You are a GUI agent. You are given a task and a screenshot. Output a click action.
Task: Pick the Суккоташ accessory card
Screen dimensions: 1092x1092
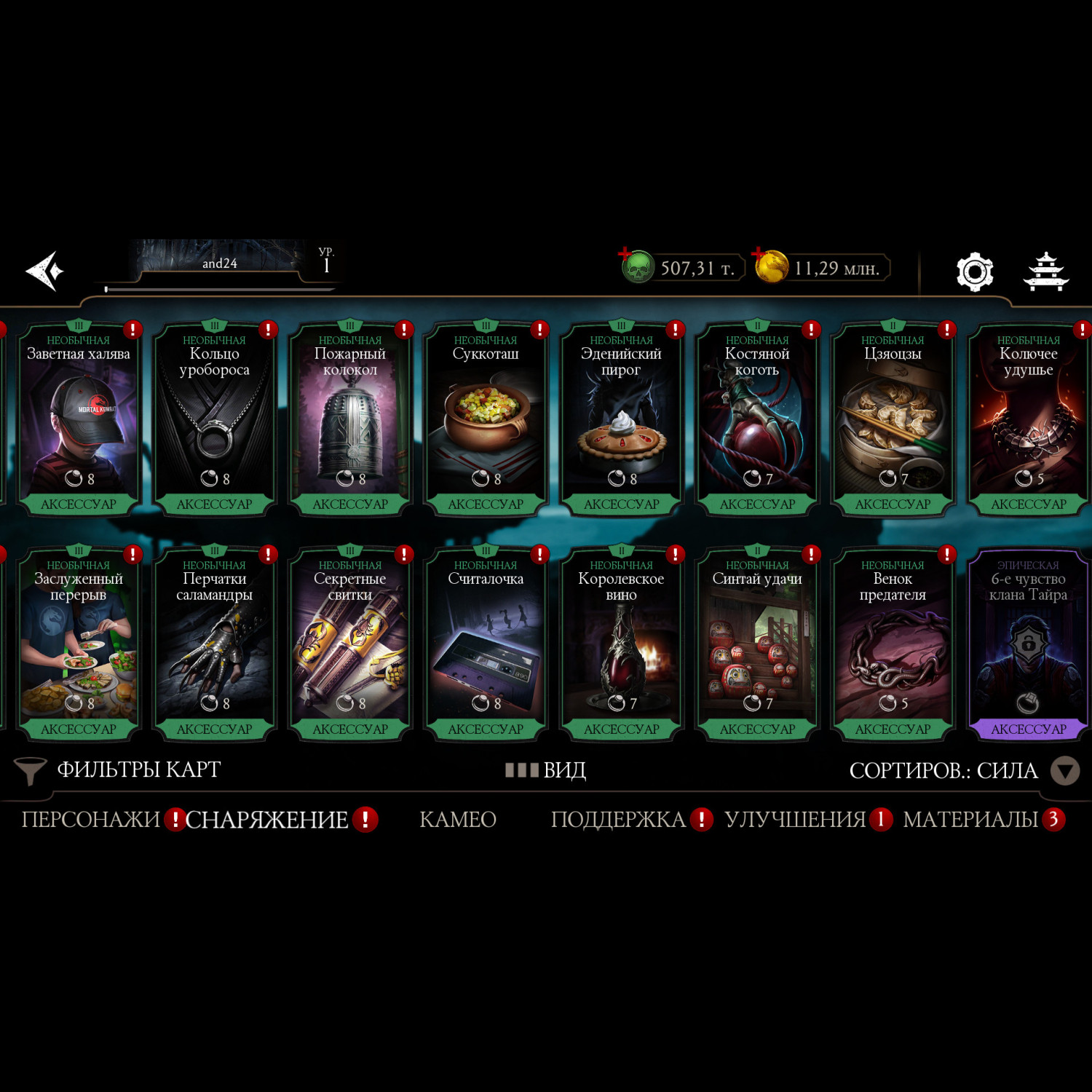(486, 420)
